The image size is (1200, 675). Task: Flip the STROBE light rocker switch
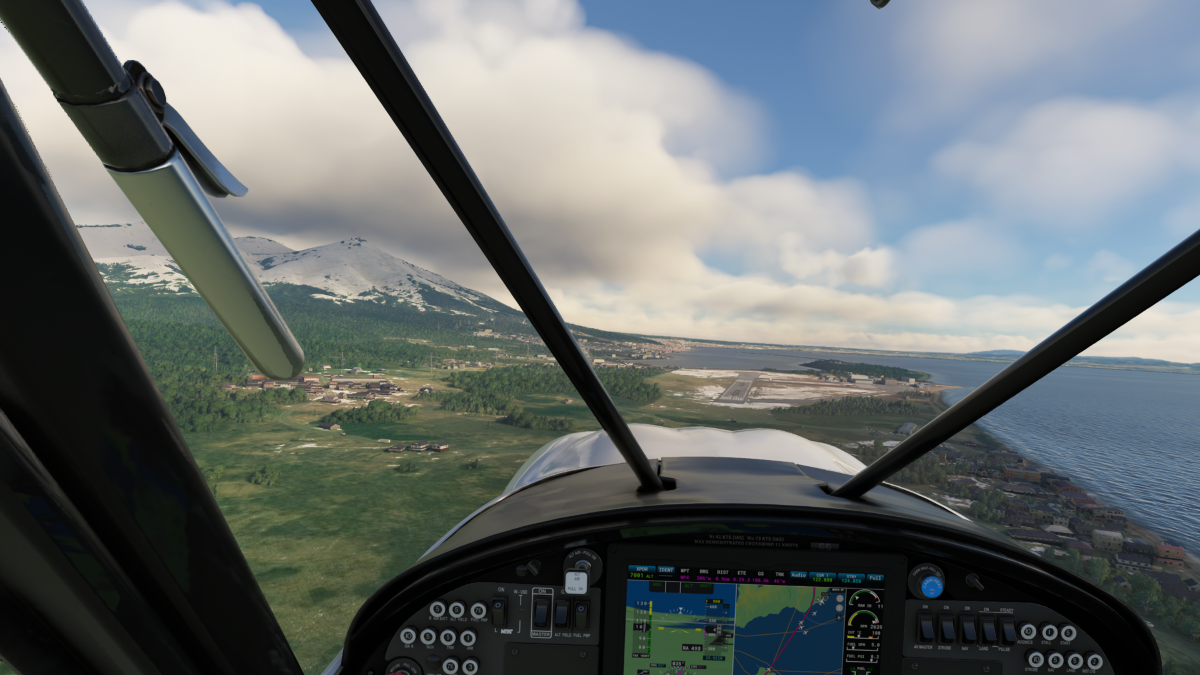(x=947, y=628)
